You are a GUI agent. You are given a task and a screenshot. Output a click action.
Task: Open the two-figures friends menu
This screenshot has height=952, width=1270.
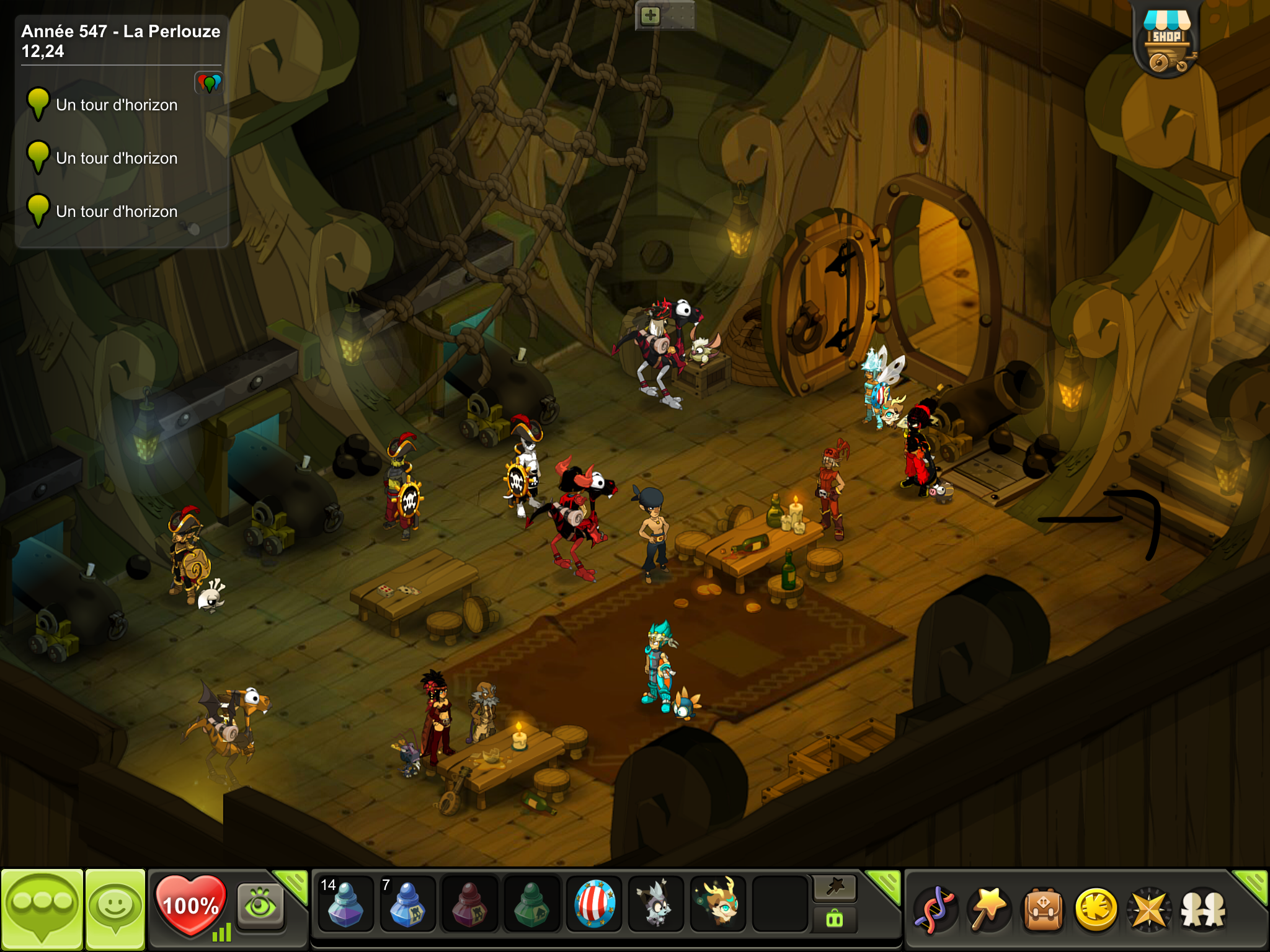[x=1203, y=910]
